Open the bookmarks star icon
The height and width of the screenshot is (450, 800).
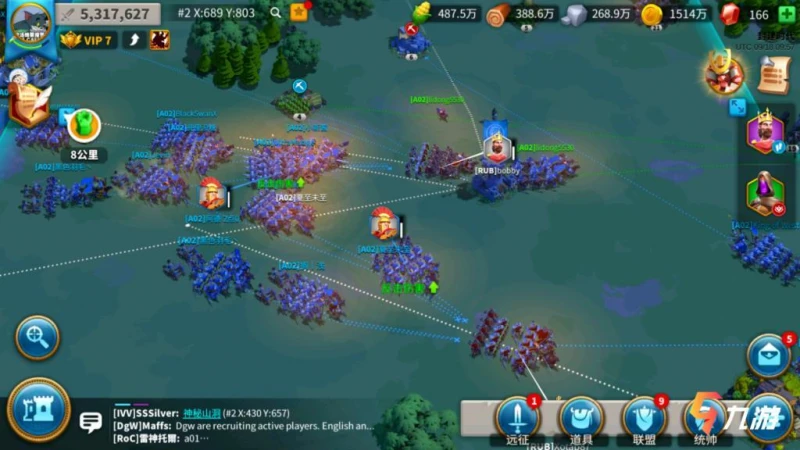coord(298,13)
